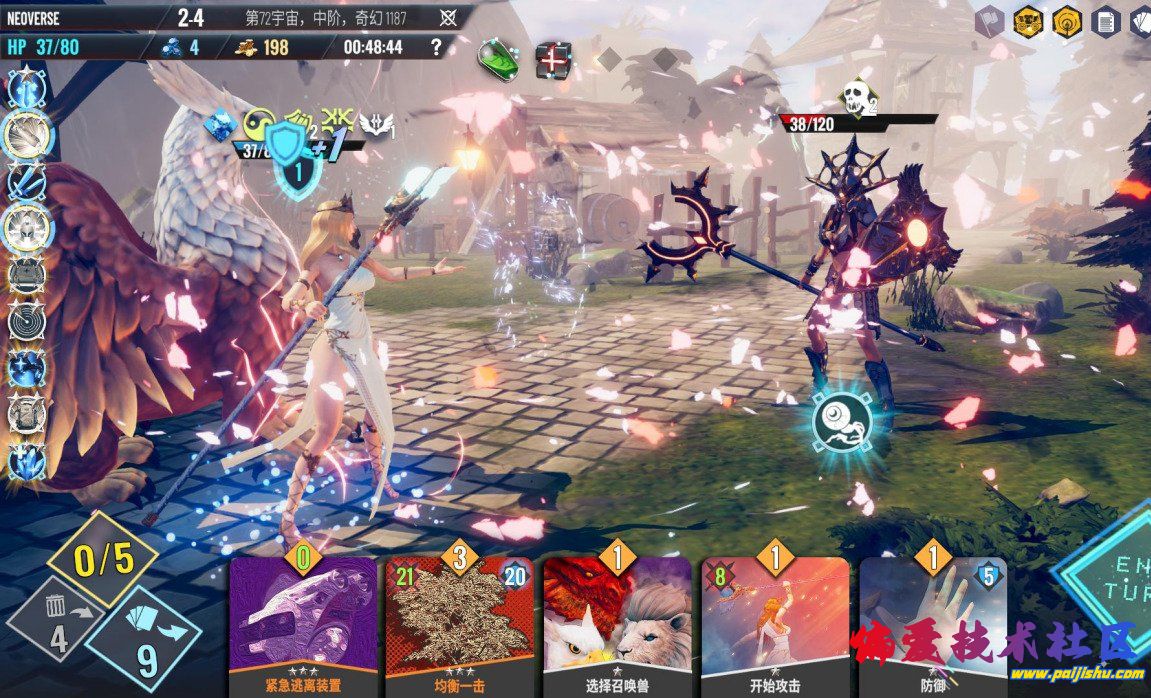The height and width of the screenshot is (698, 1151).
Task: Click the gold target hexagon icon
Action: 1066,21
